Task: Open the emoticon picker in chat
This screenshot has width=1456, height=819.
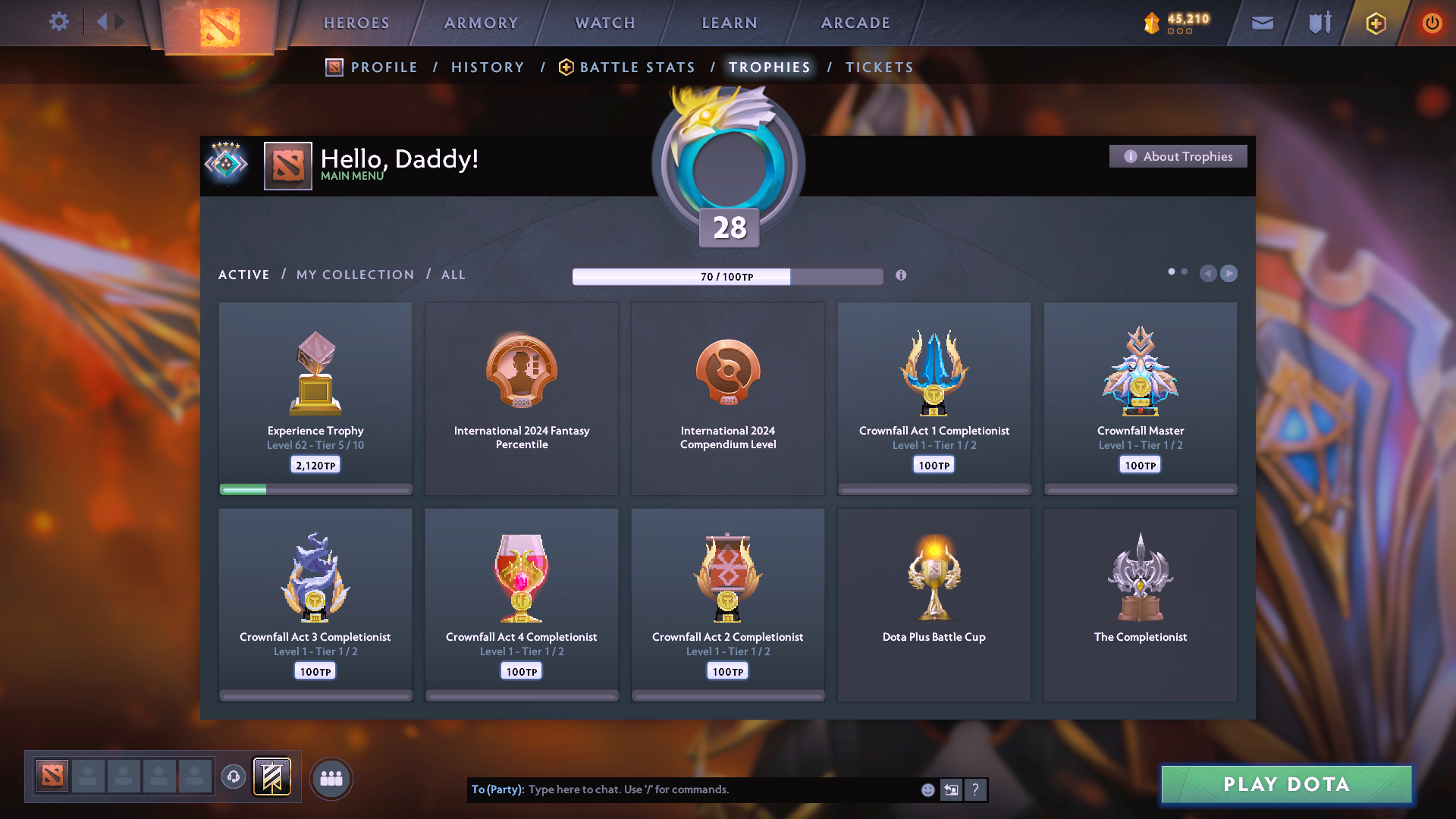Action: tap(927, 789)
